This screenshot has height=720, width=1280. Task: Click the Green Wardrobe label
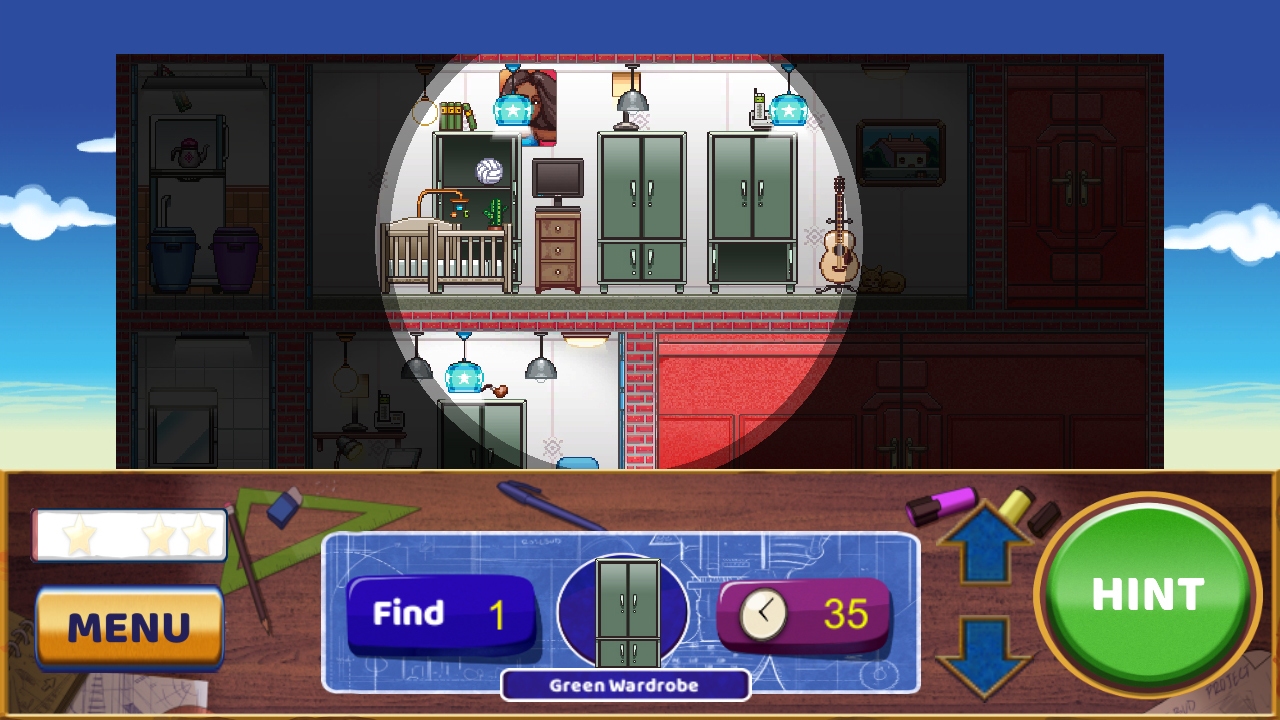point(625,686)
